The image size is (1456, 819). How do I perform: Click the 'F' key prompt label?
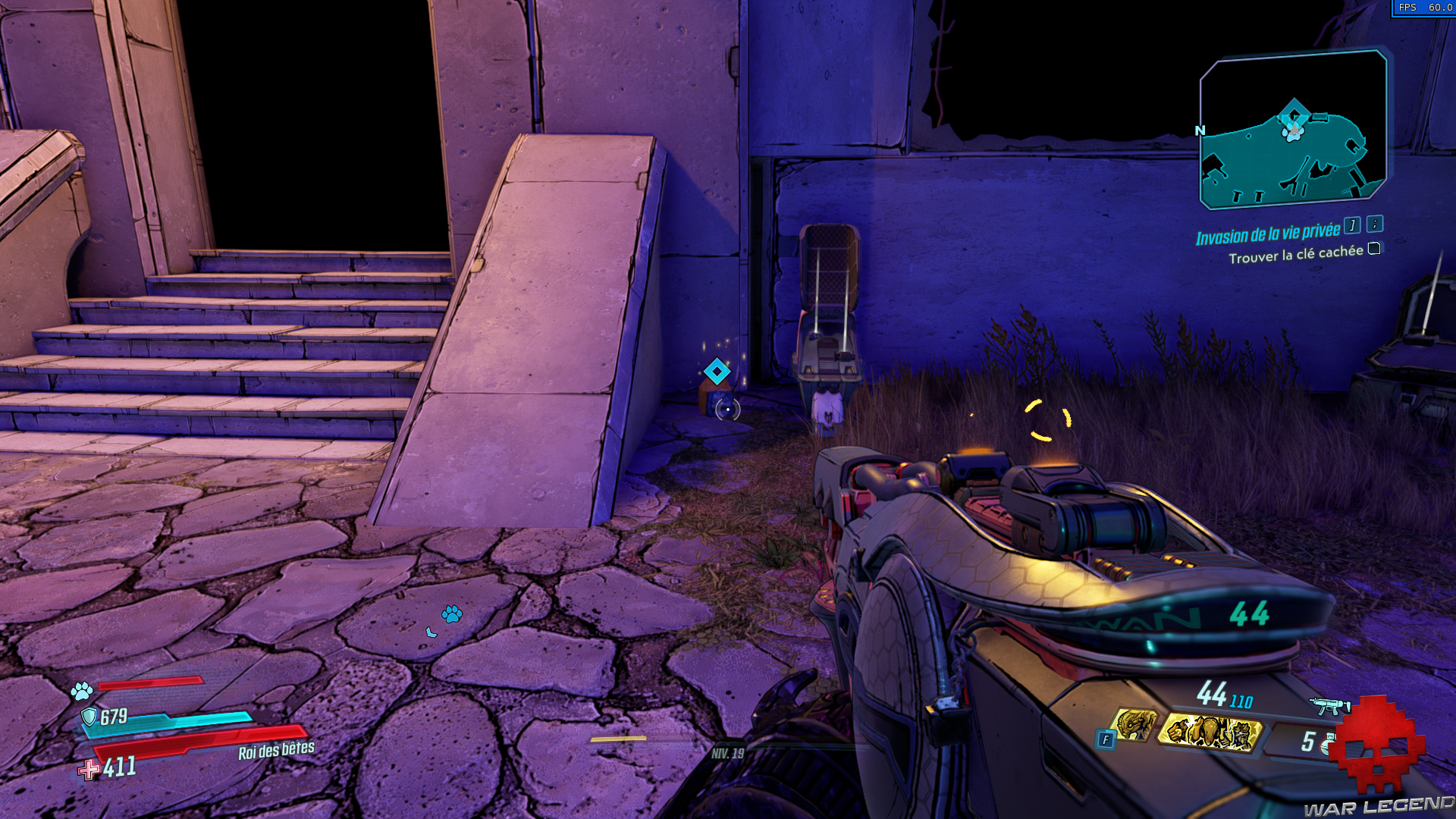point(1106,739)
